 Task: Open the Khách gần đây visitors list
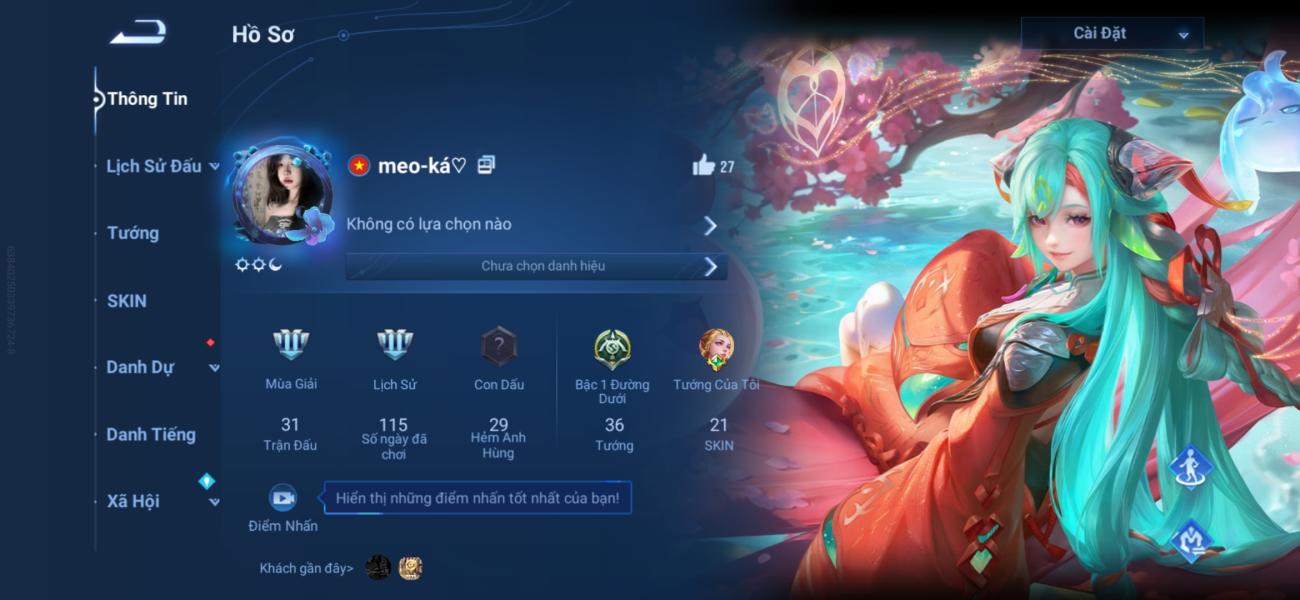coord(306,569)
